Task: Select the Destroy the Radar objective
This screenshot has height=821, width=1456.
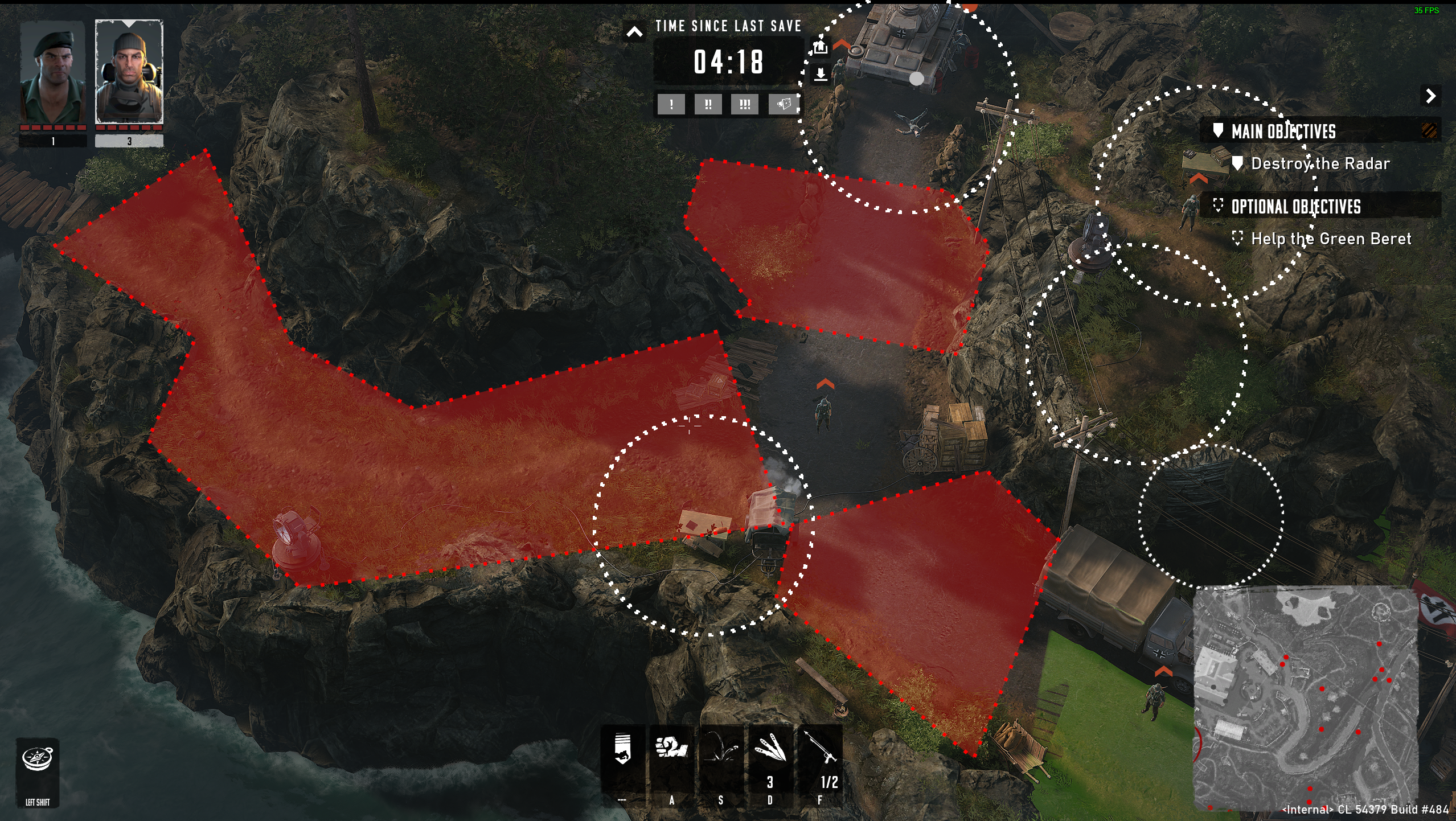Action: (x=1320, y=164)
